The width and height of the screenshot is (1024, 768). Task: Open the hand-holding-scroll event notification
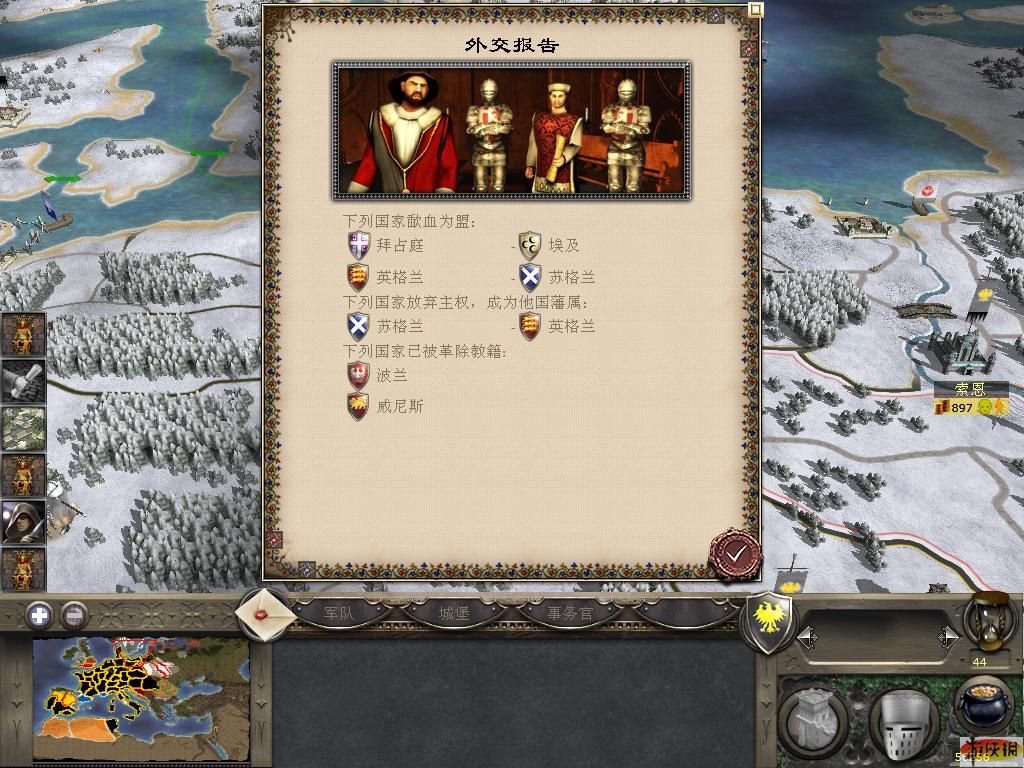[23, 380]
